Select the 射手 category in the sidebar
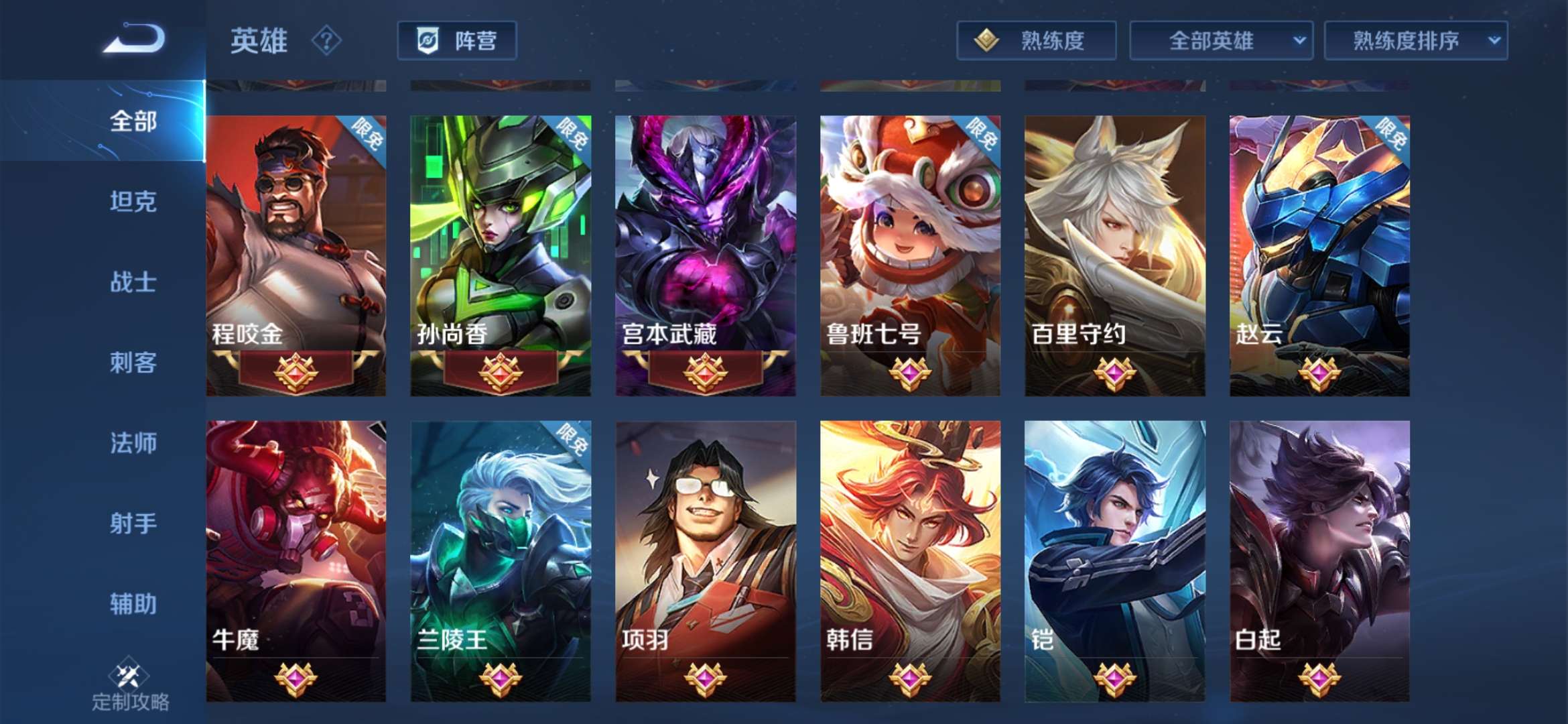Viewport: 1568px width, 724px height. [131, 524]
